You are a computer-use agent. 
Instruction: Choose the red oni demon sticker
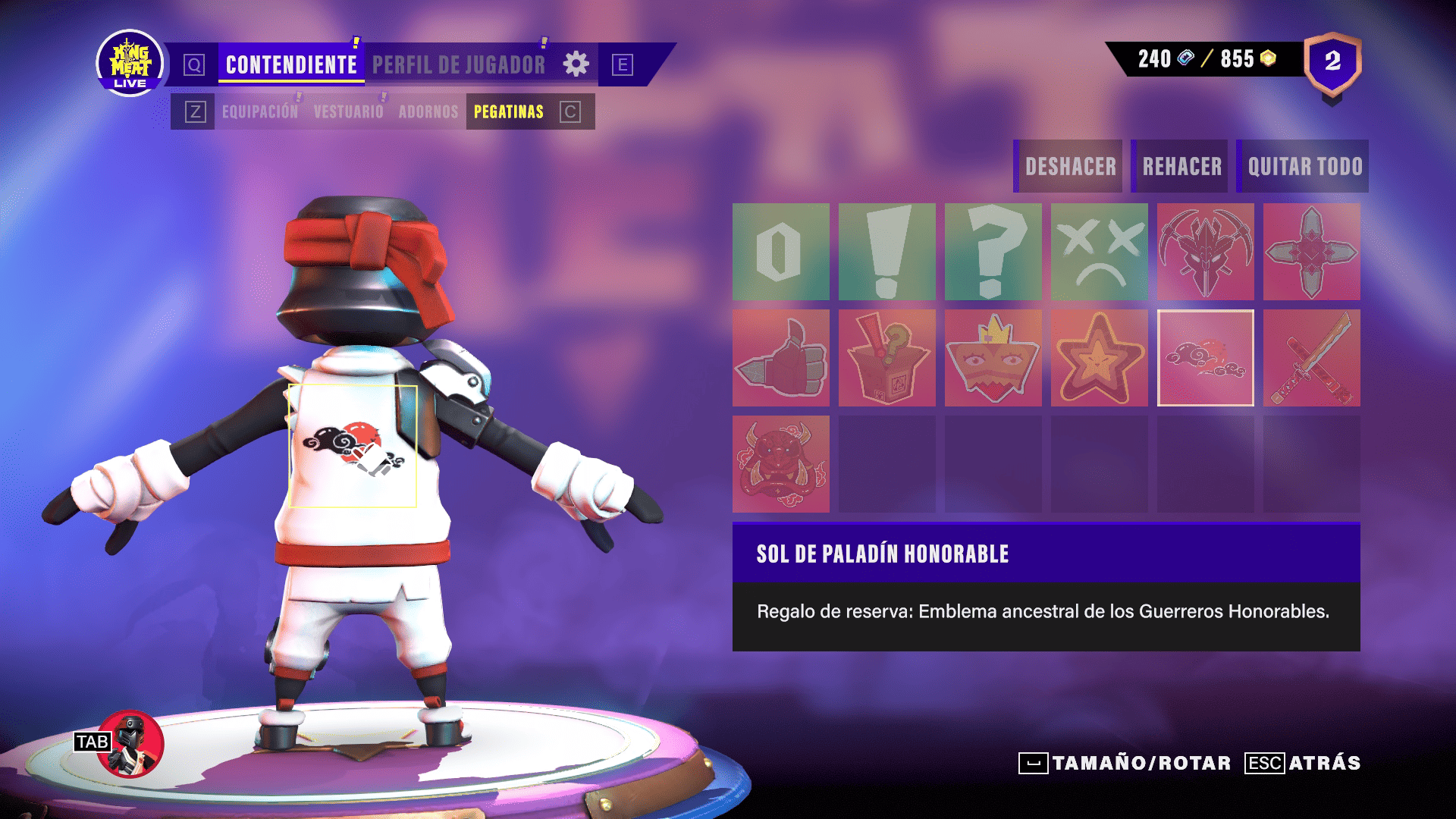pos(780,464)
